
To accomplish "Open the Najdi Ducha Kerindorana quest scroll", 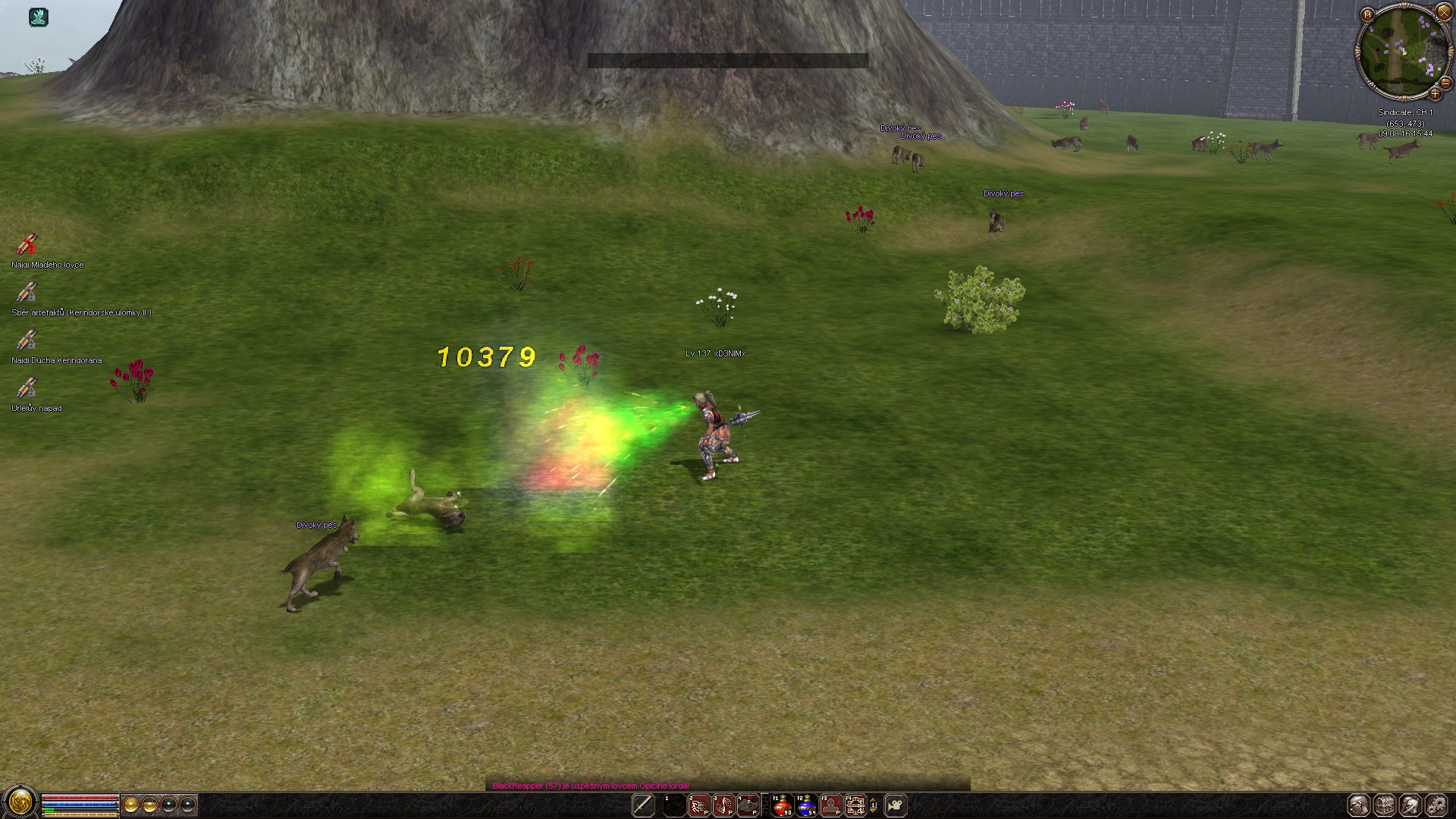I will (27, 340).
